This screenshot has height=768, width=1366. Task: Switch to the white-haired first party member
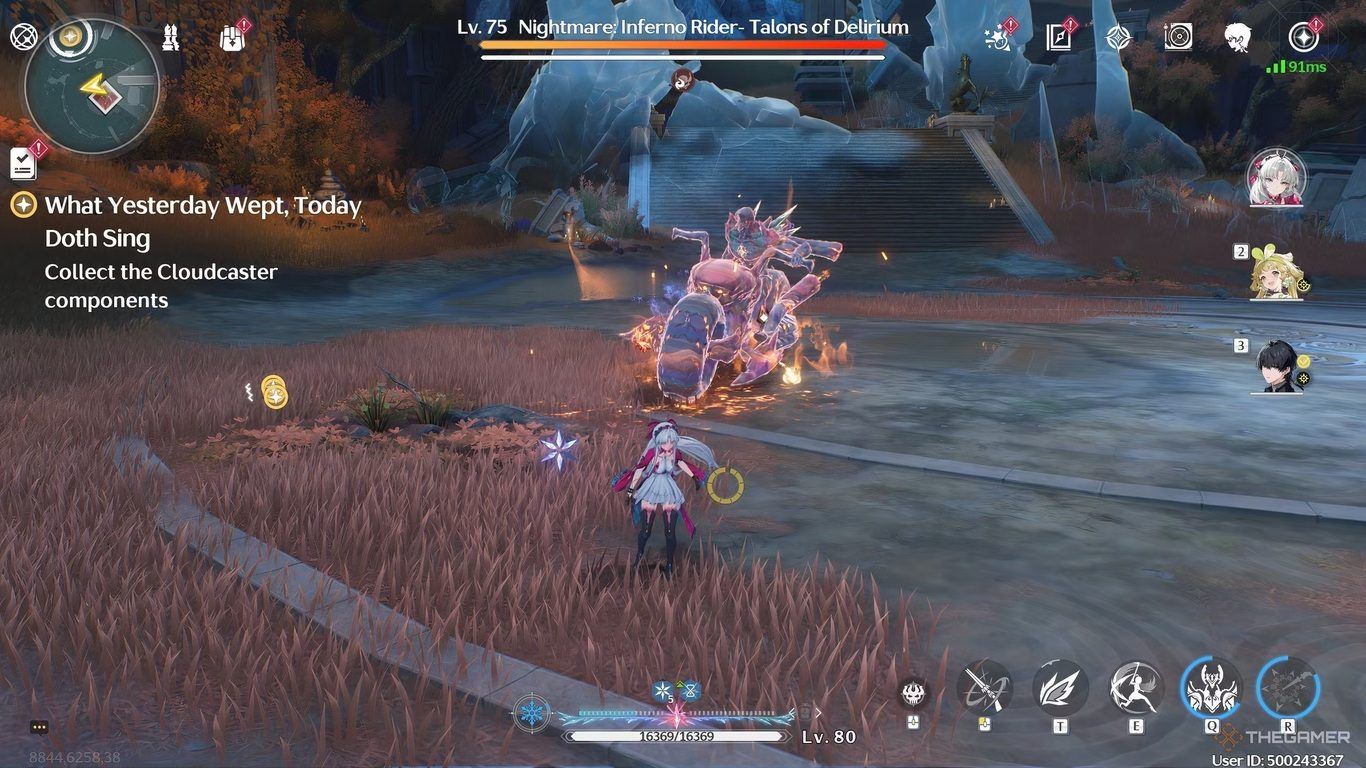(1276, 178)
